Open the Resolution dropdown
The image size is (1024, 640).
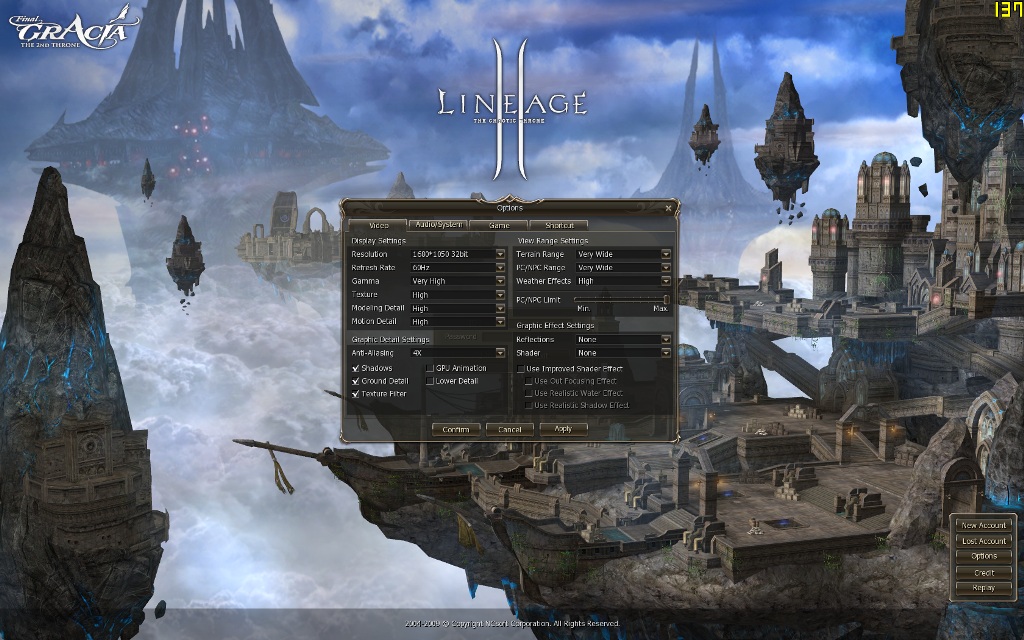500,254
